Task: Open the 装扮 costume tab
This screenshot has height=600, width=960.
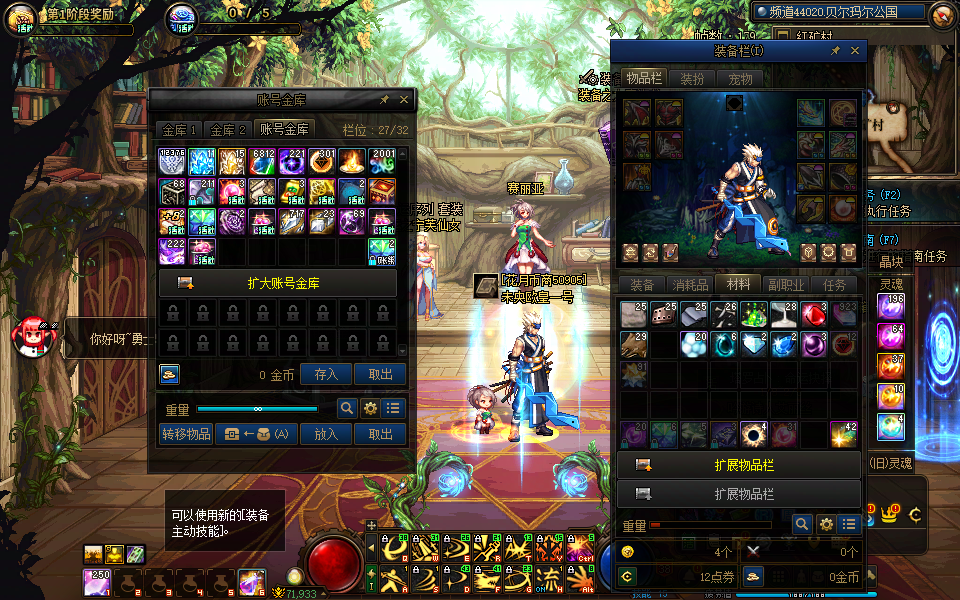Action: tap(692, 79)
